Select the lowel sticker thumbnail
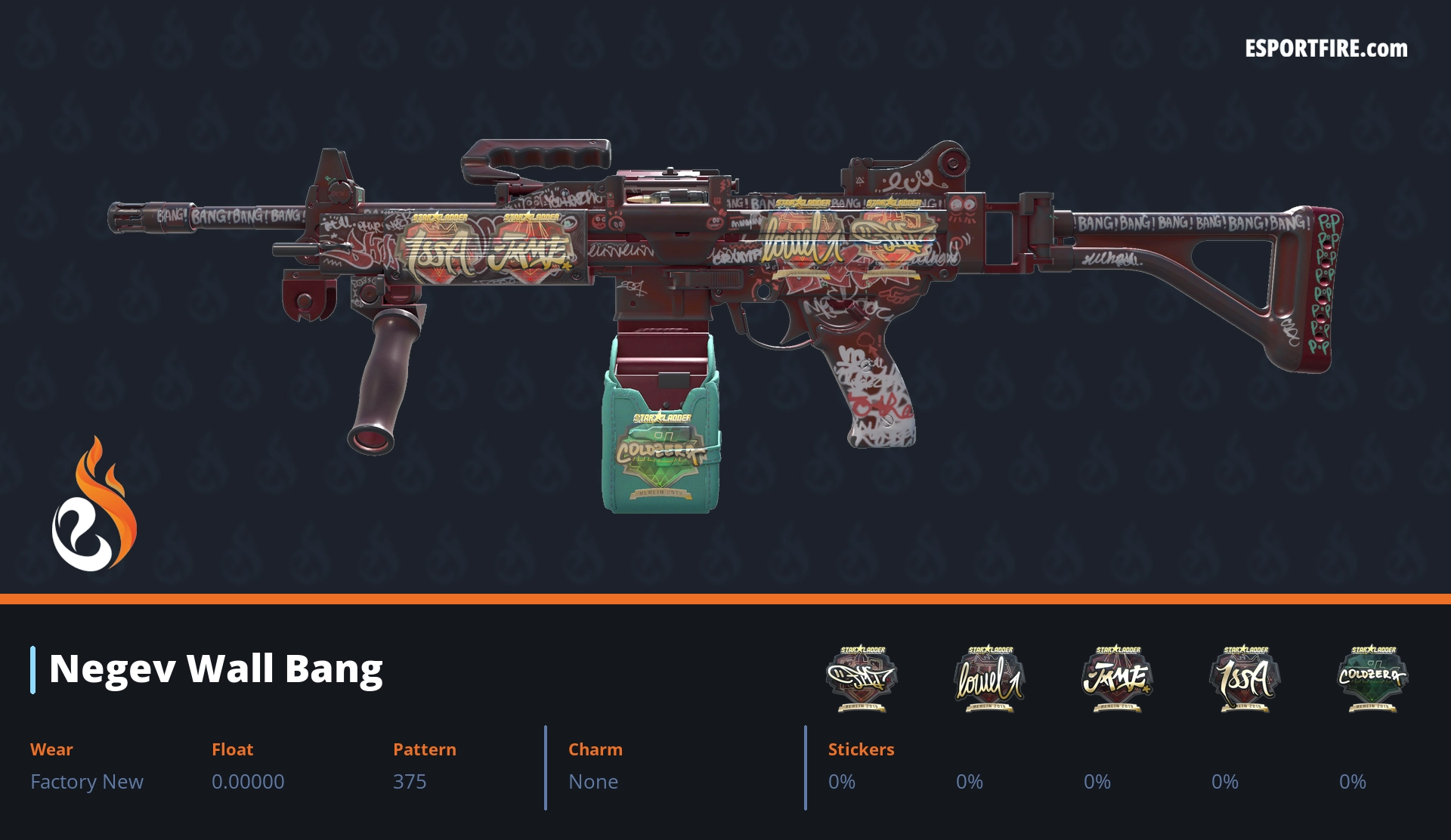The image size is (1451, 840). click(989, 678)
